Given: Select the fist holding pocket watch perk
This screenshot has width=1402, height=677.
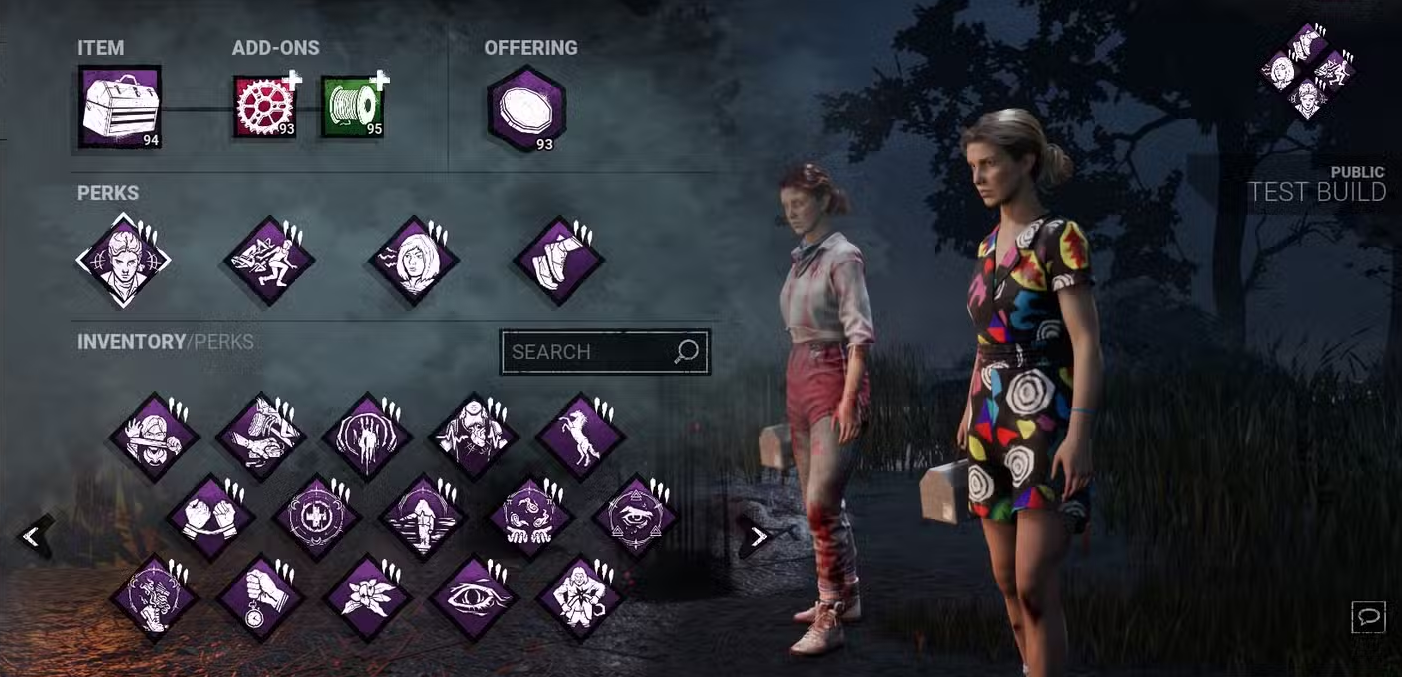Looking at the screenshot, I should point(262,598).
